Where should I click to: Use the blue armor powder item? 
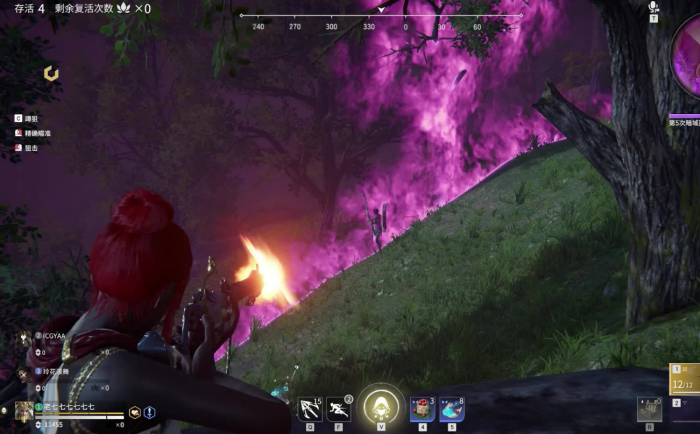pyautogui.click(x=452, y=409)
